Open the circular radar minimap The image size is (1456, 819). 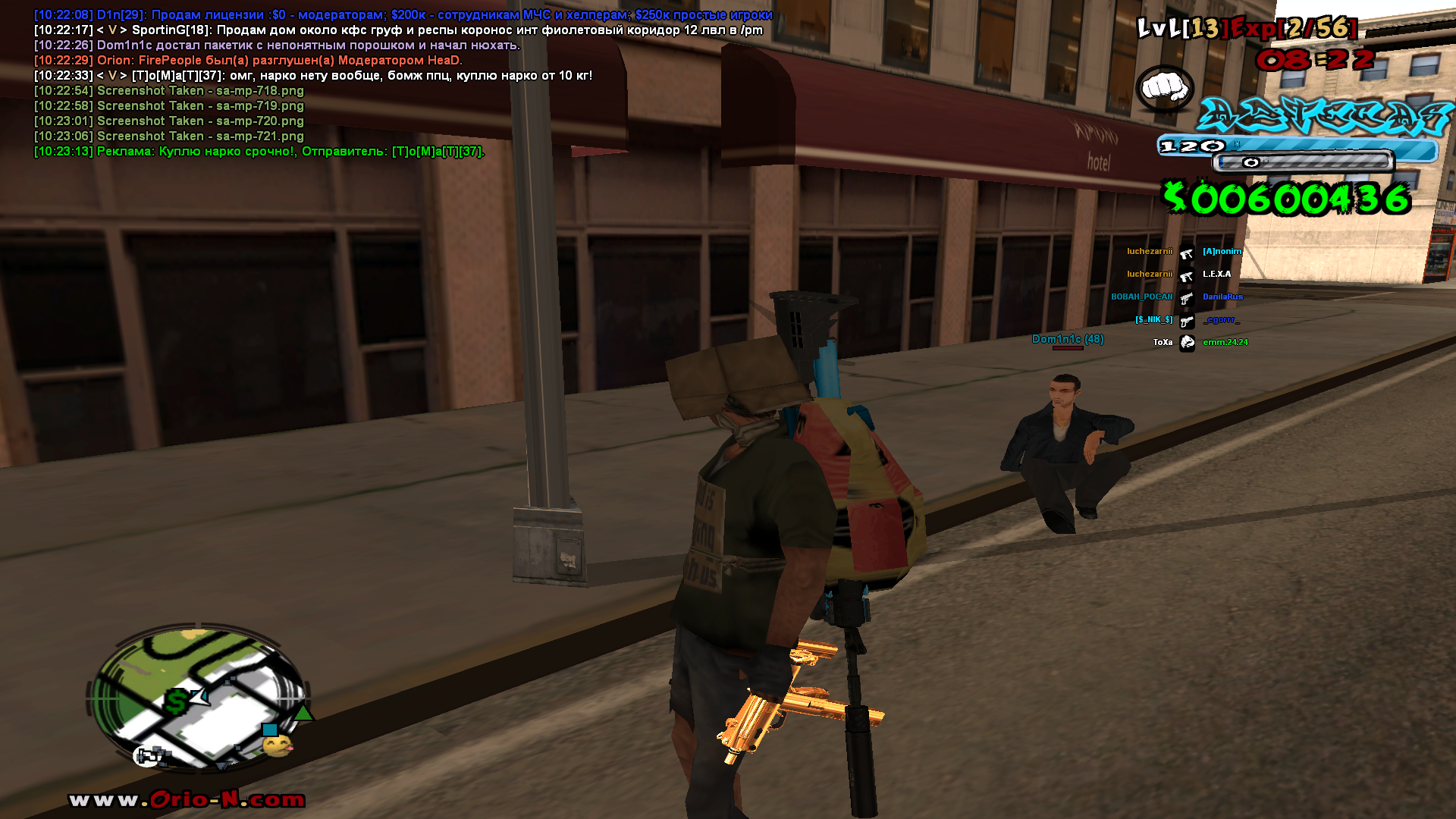200,696
